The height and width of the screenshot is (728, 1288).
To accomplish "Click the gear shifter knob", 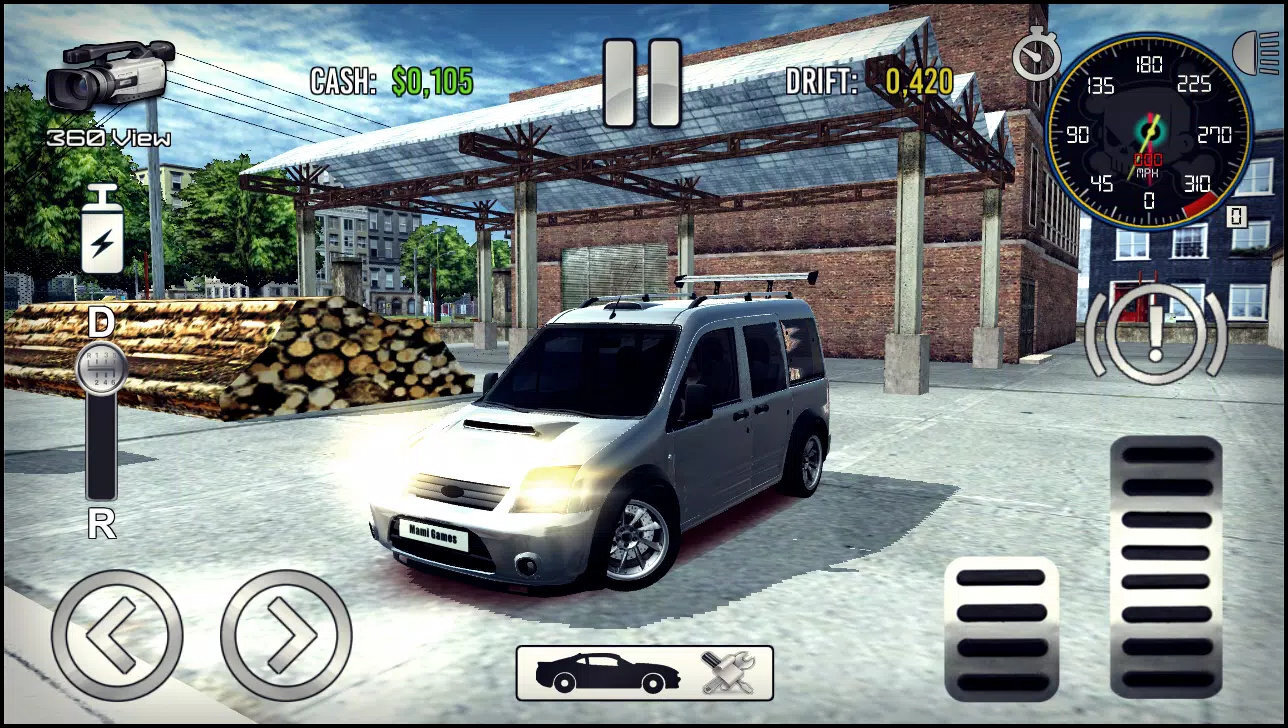I will tap(101, 366).
